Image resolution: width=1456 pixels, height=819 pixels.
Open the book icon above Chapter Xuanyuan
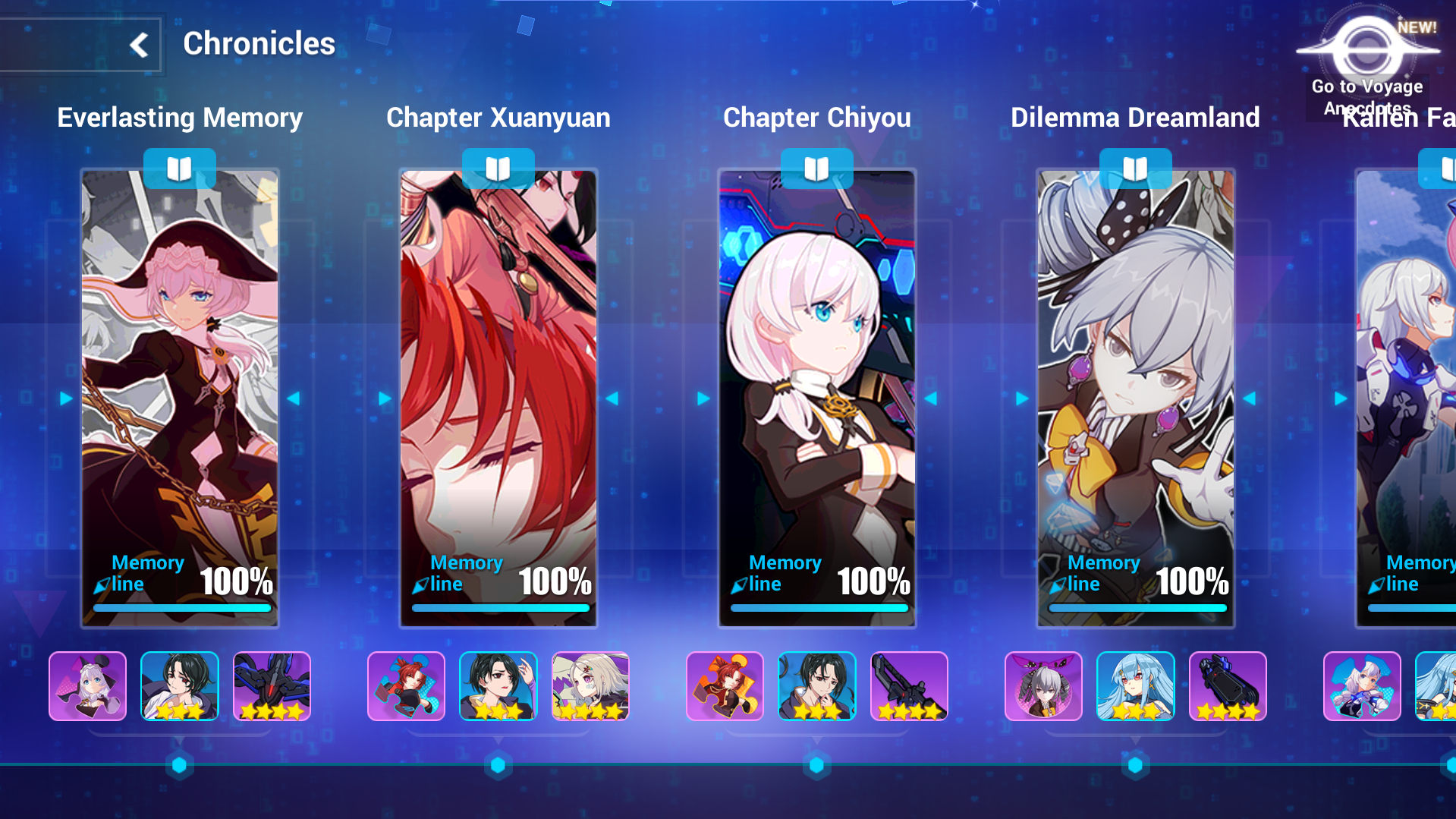498,169
